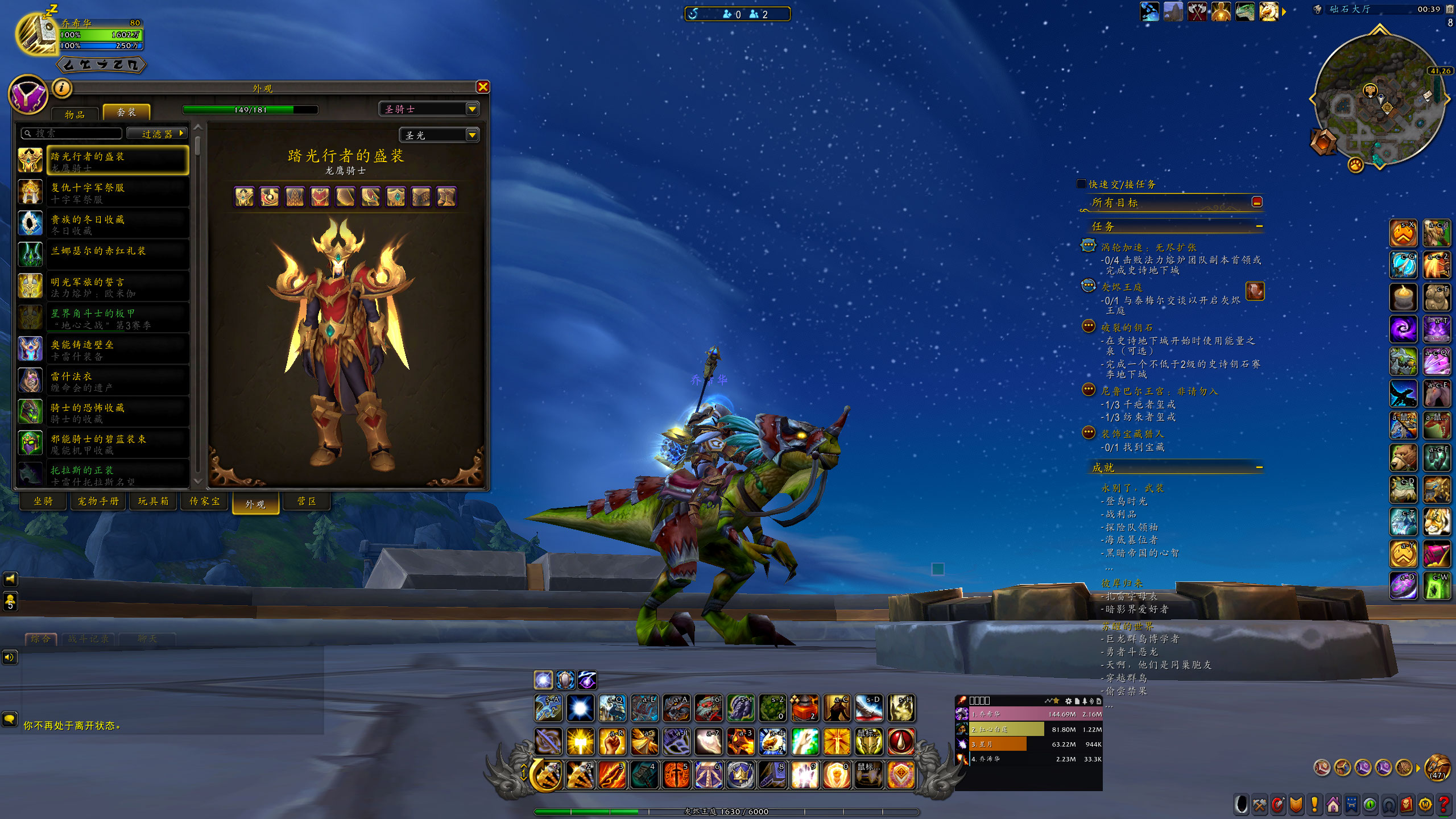The height and width of the screenshot is (819, 1456).
Task: Click the 搜索 search box
Action: pyautogui.click(x=73, y=134)
